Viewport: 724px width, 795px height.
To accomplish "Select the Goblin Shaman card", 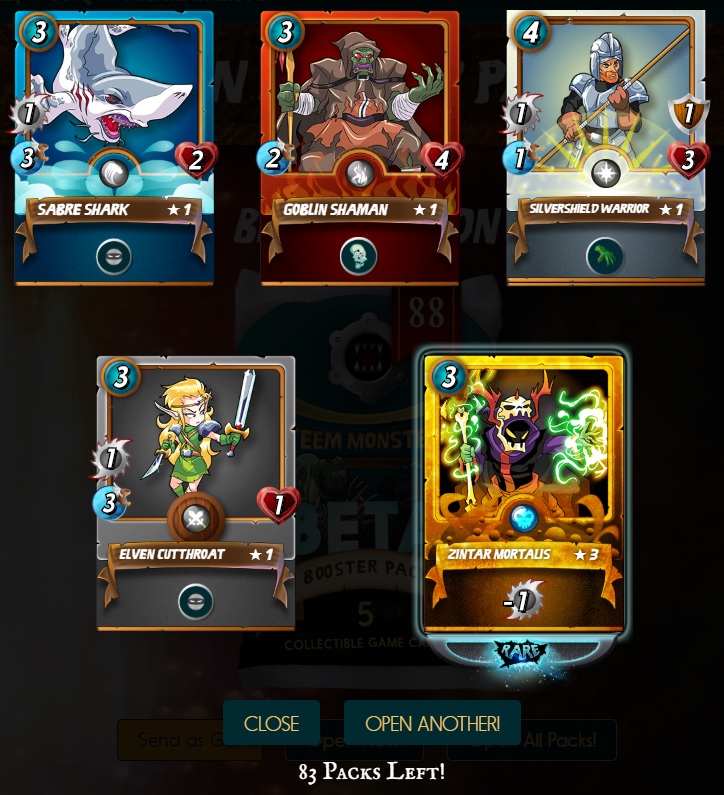I will click(x=359, y=147).
